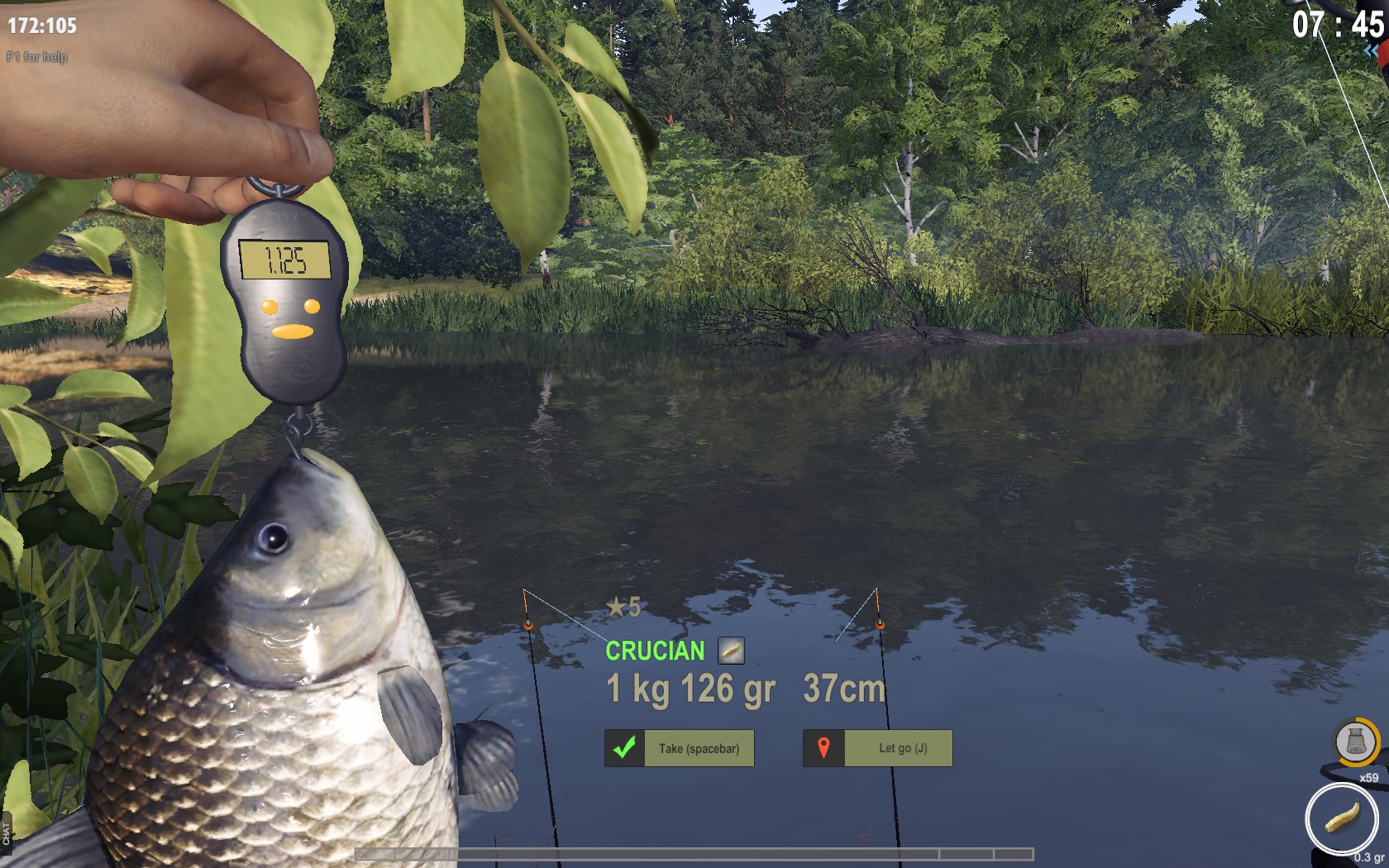Click the maggot bait icon beside CRUCIAN
Screen dimensions: 1389x868
(x=731, y=651)
